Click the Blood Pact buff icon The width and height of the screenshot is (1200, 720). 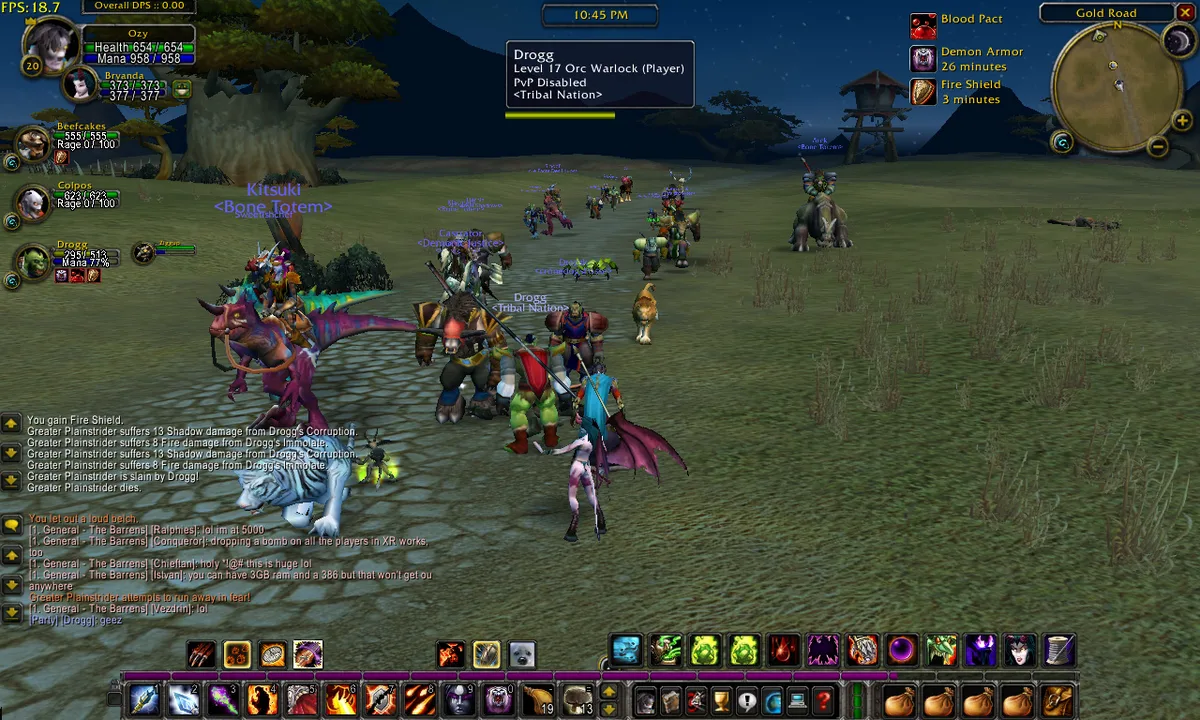(923, 25)
